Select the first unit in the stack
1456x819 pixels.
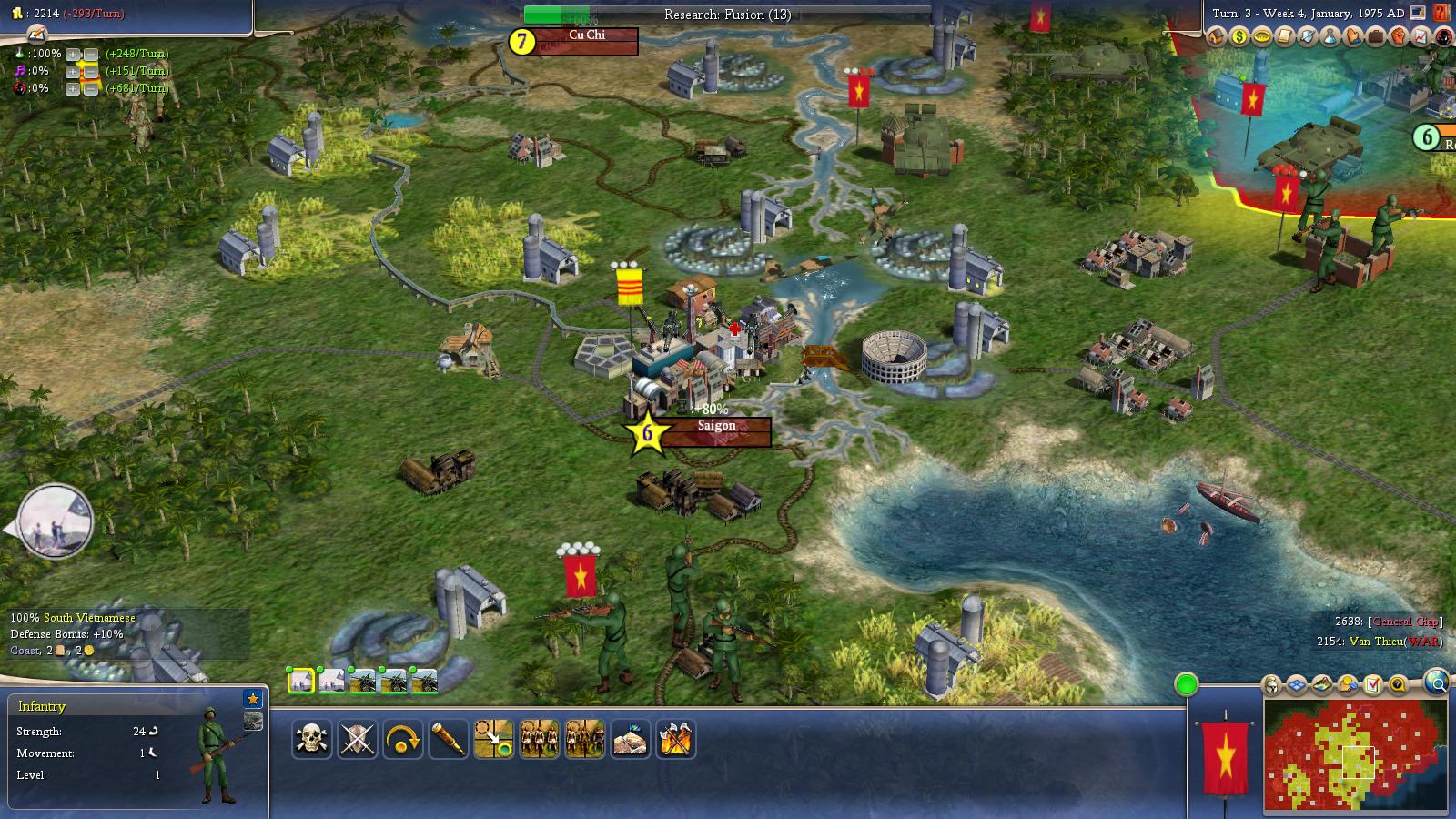coord(300,681)
